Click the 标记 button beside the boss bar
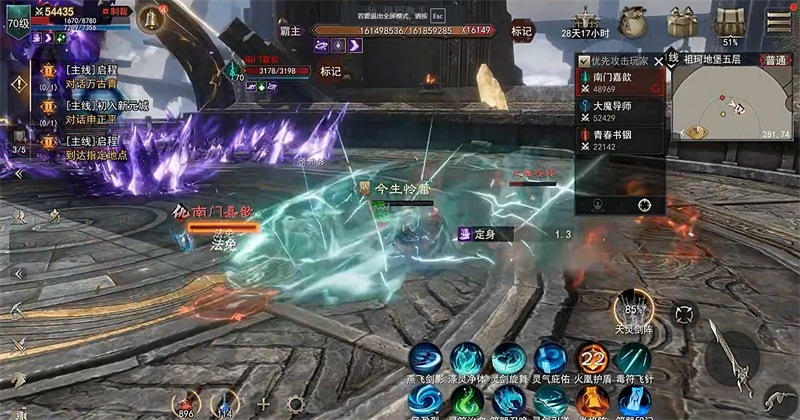This screenshot has height=420, width=800. 521,31
